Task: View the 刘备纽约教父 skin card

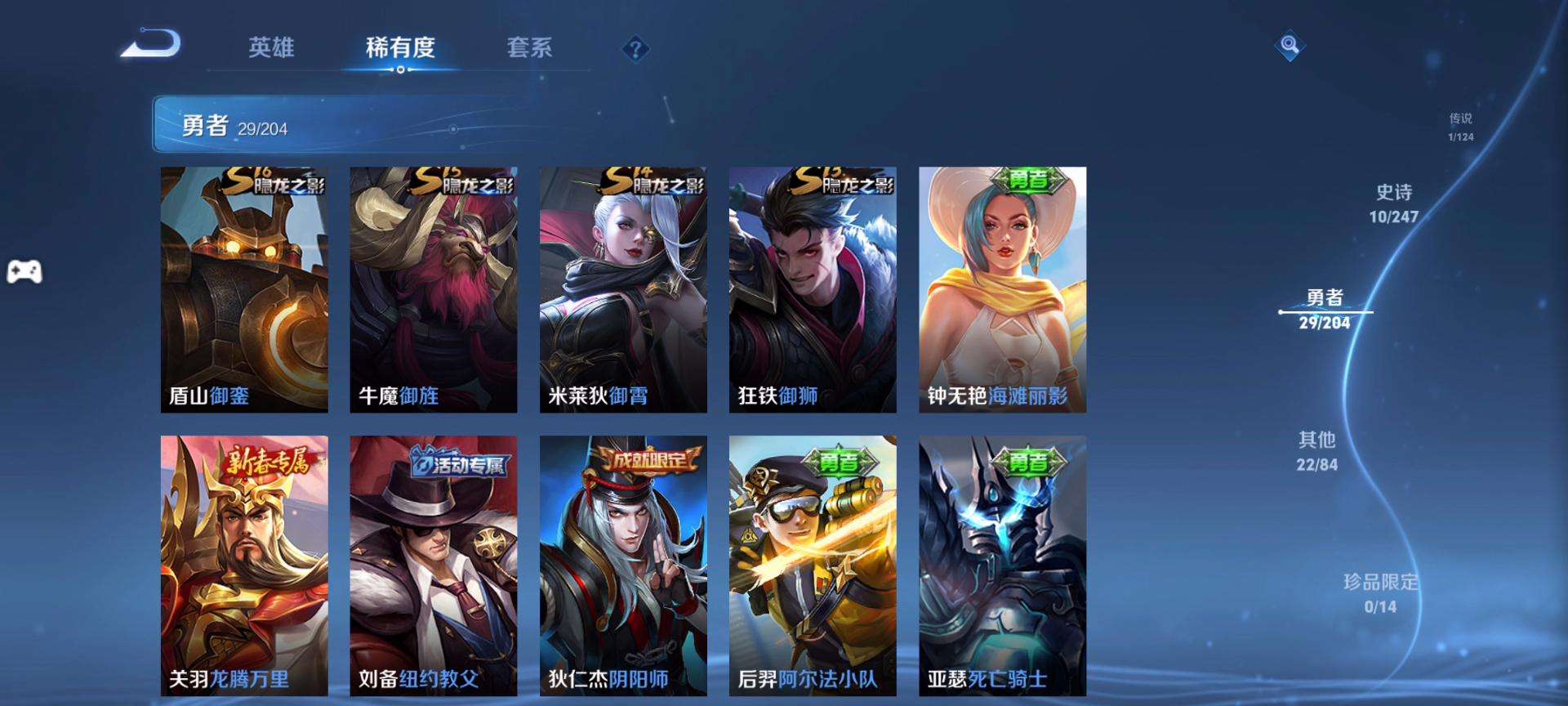Action: click(434, 565)
